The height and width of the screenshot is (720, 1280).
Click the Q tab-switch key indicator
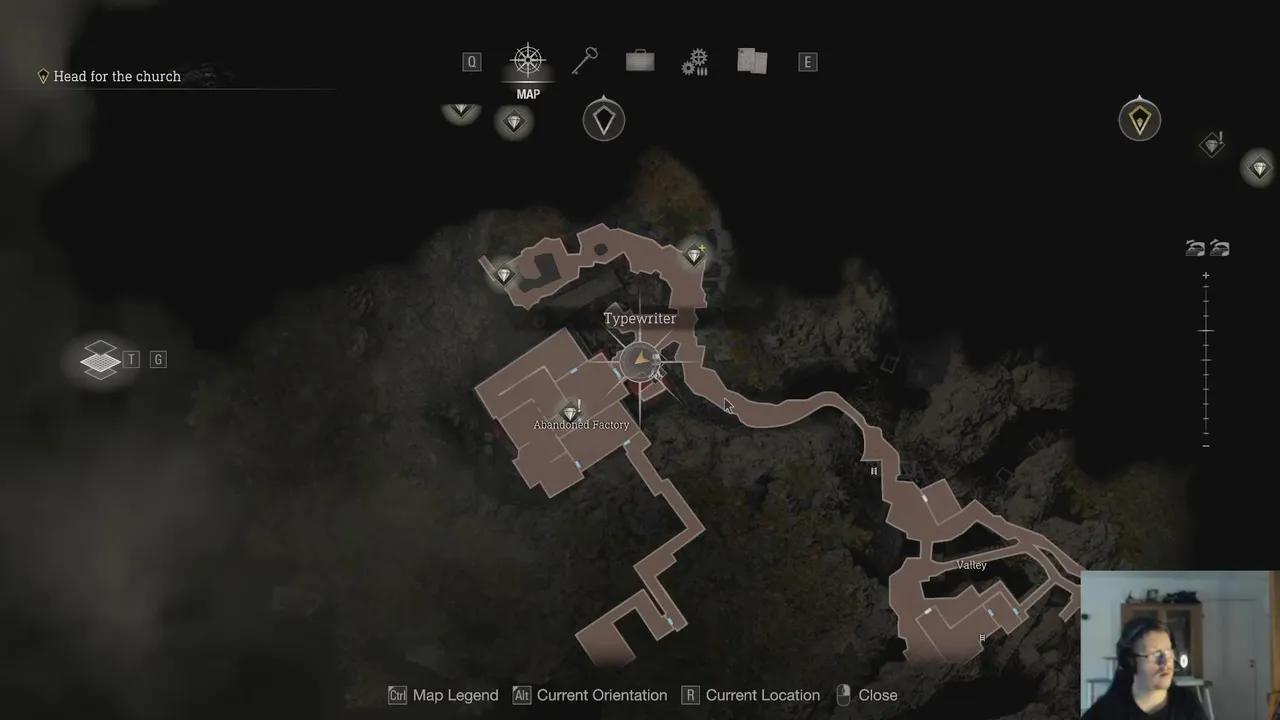coord(471,61)
